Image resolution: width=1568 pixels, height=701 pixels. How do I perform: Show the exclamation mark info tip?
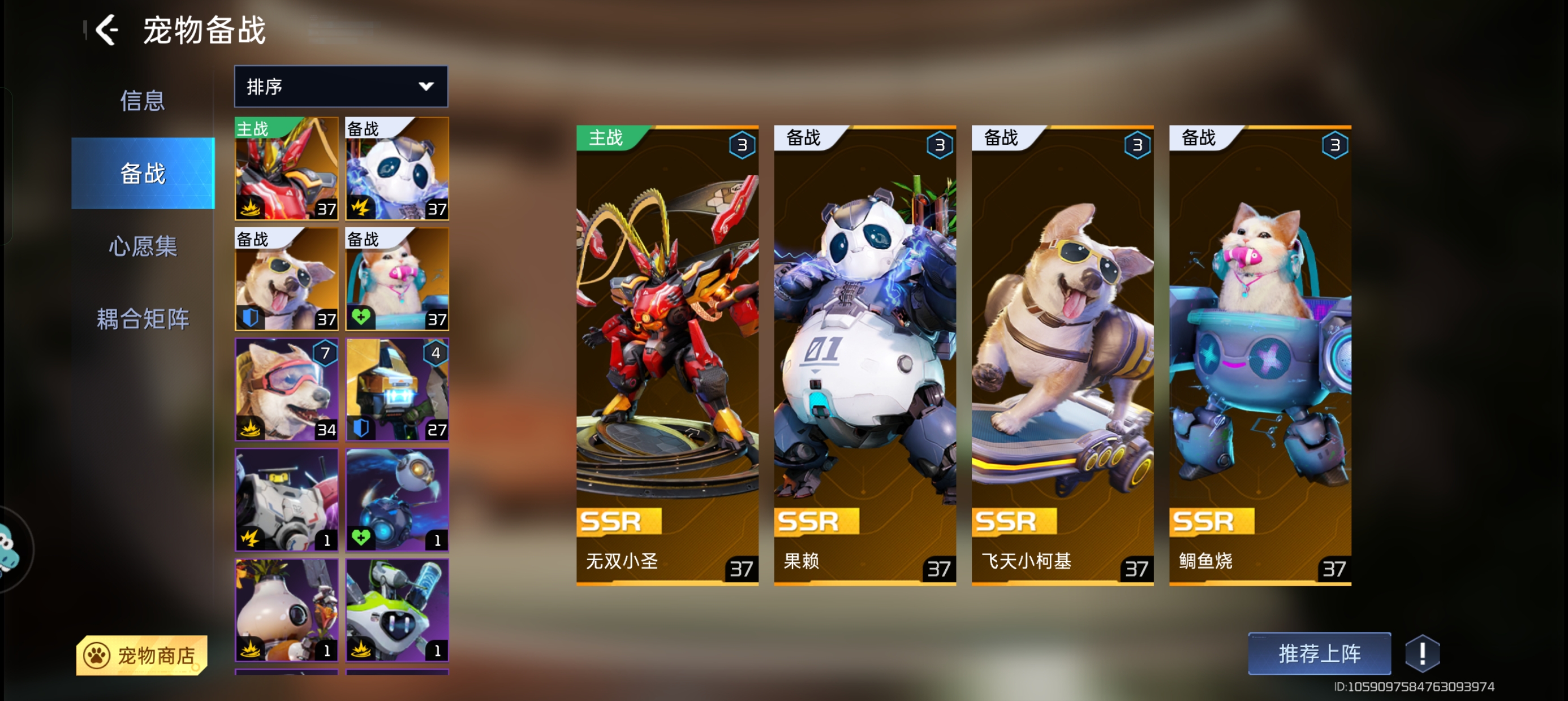(x=1422, y=654)
